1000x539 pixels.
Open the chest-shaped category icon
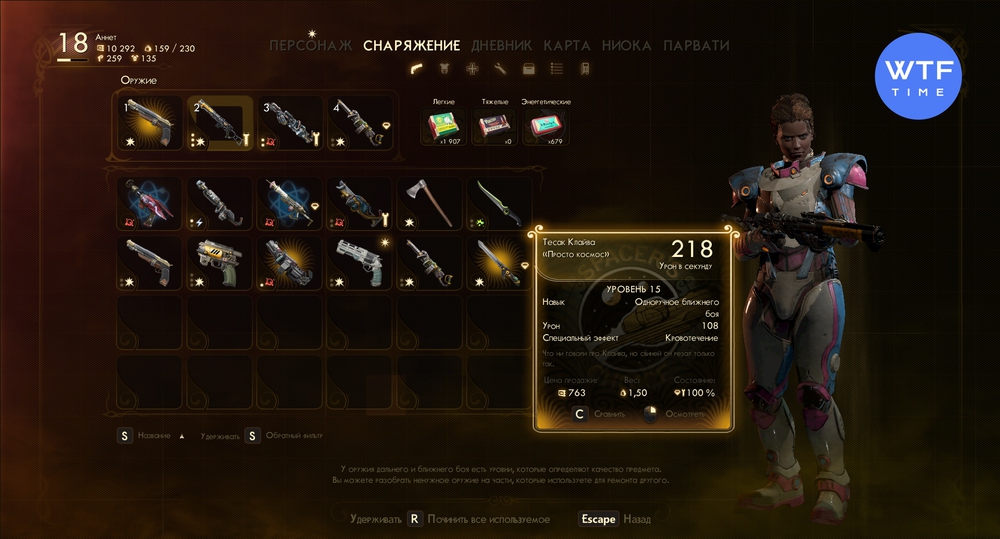click(528, 68)
